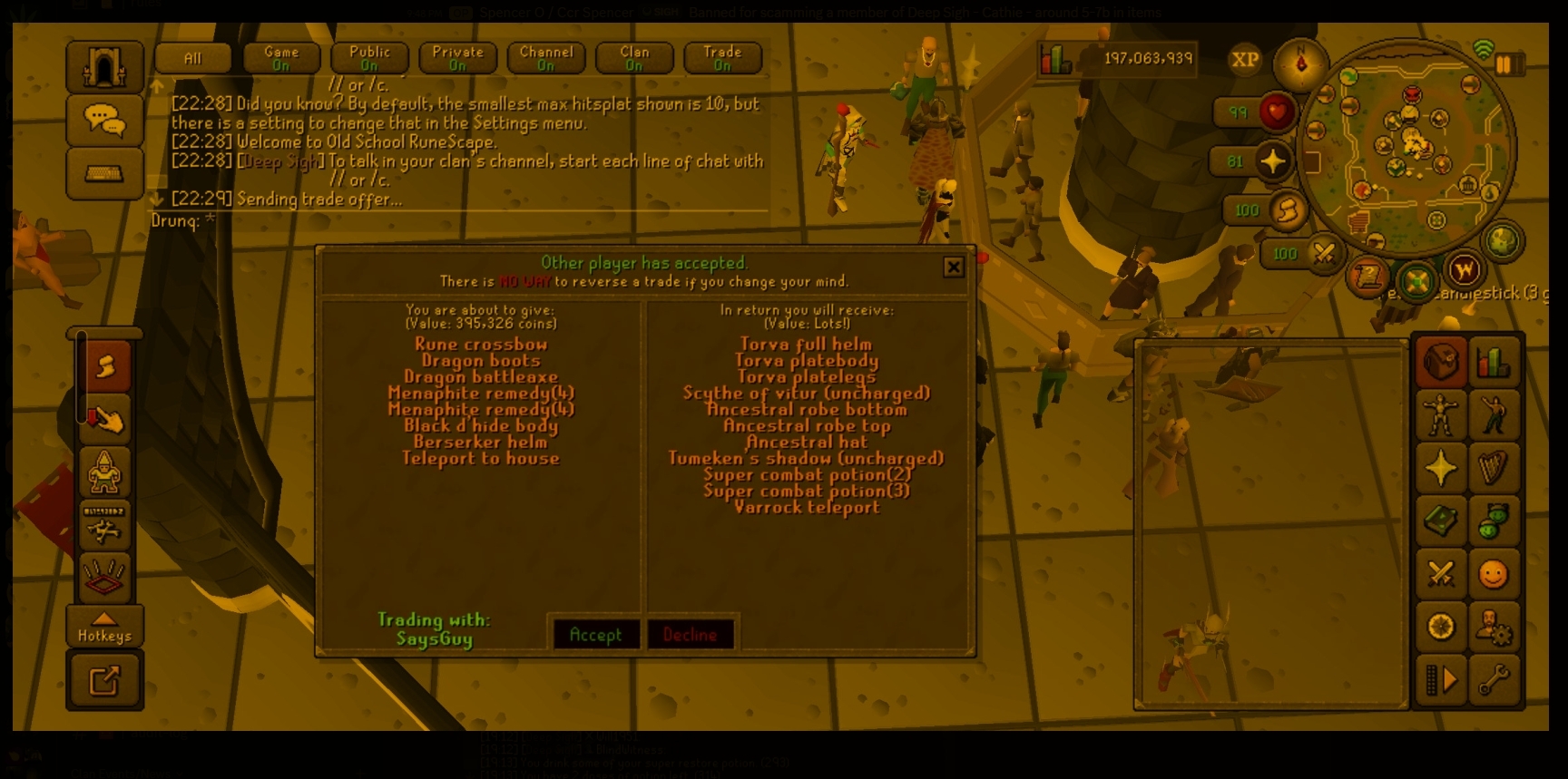This screenshot has height=779, width=1568.
Task: Close the trade confirmation window
Action: point(953,267)
